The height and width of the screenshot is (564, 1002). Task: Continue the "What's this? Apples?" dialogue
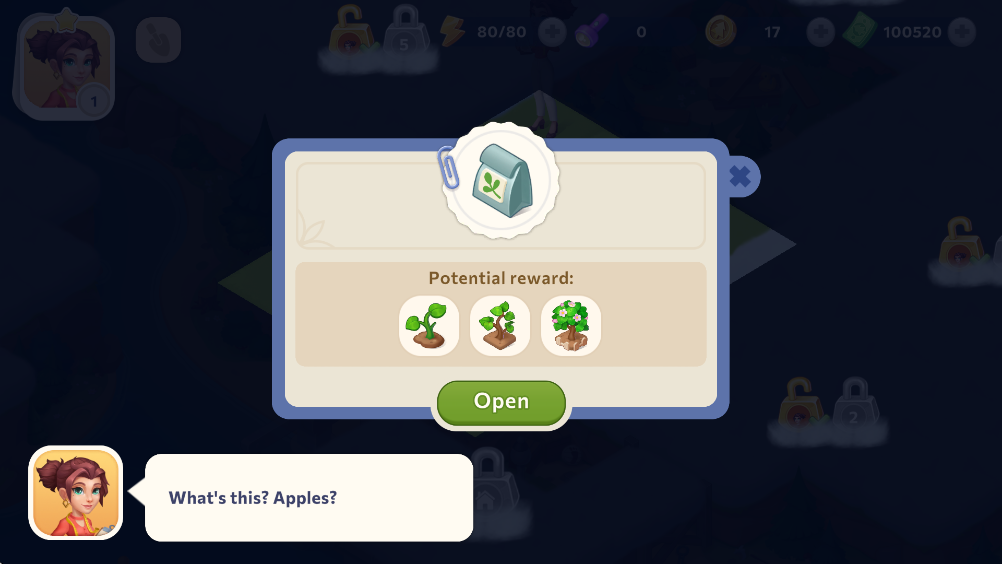(308, 497)
